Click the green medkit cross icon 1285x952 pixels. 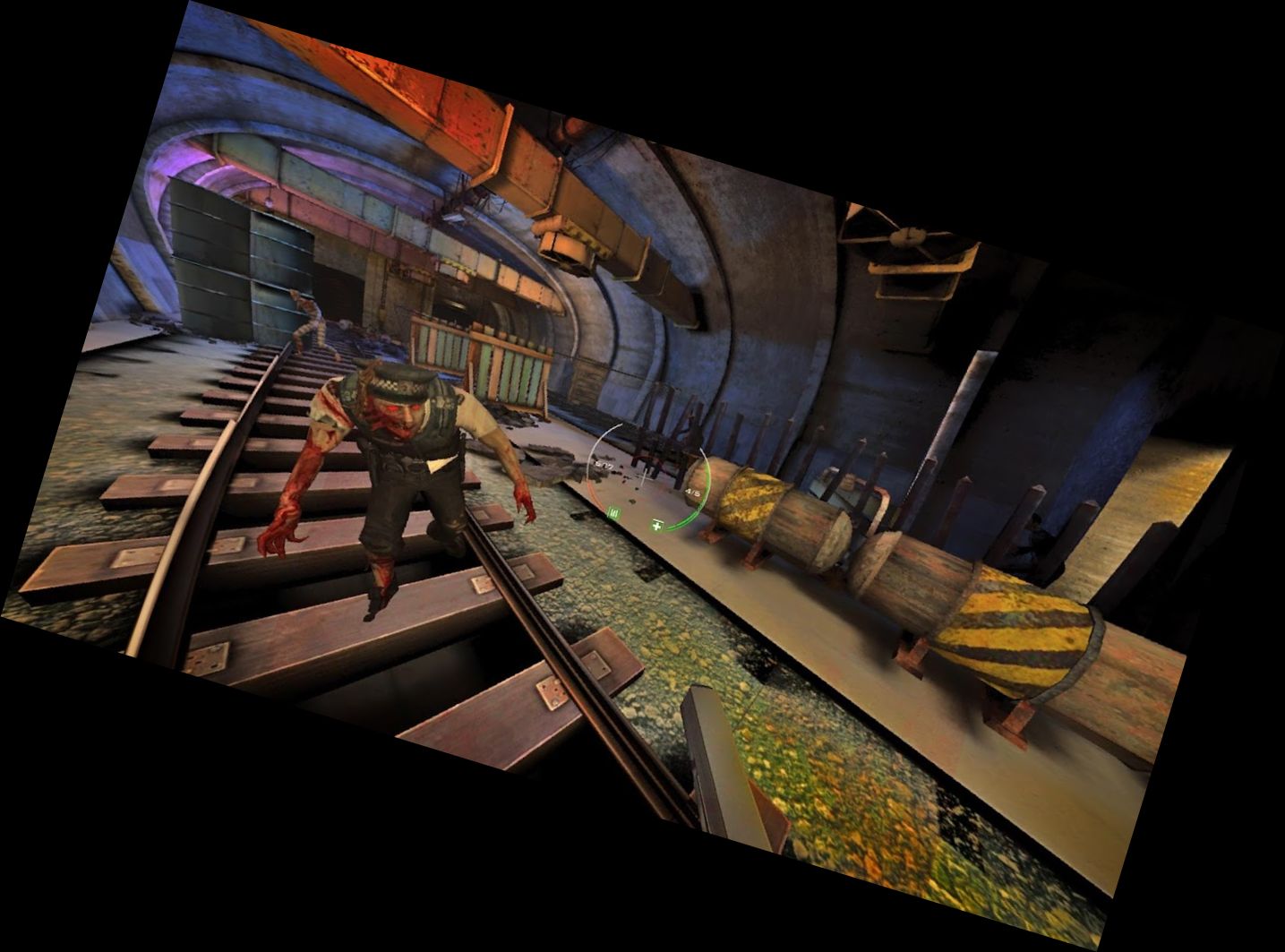click(658, 527)
